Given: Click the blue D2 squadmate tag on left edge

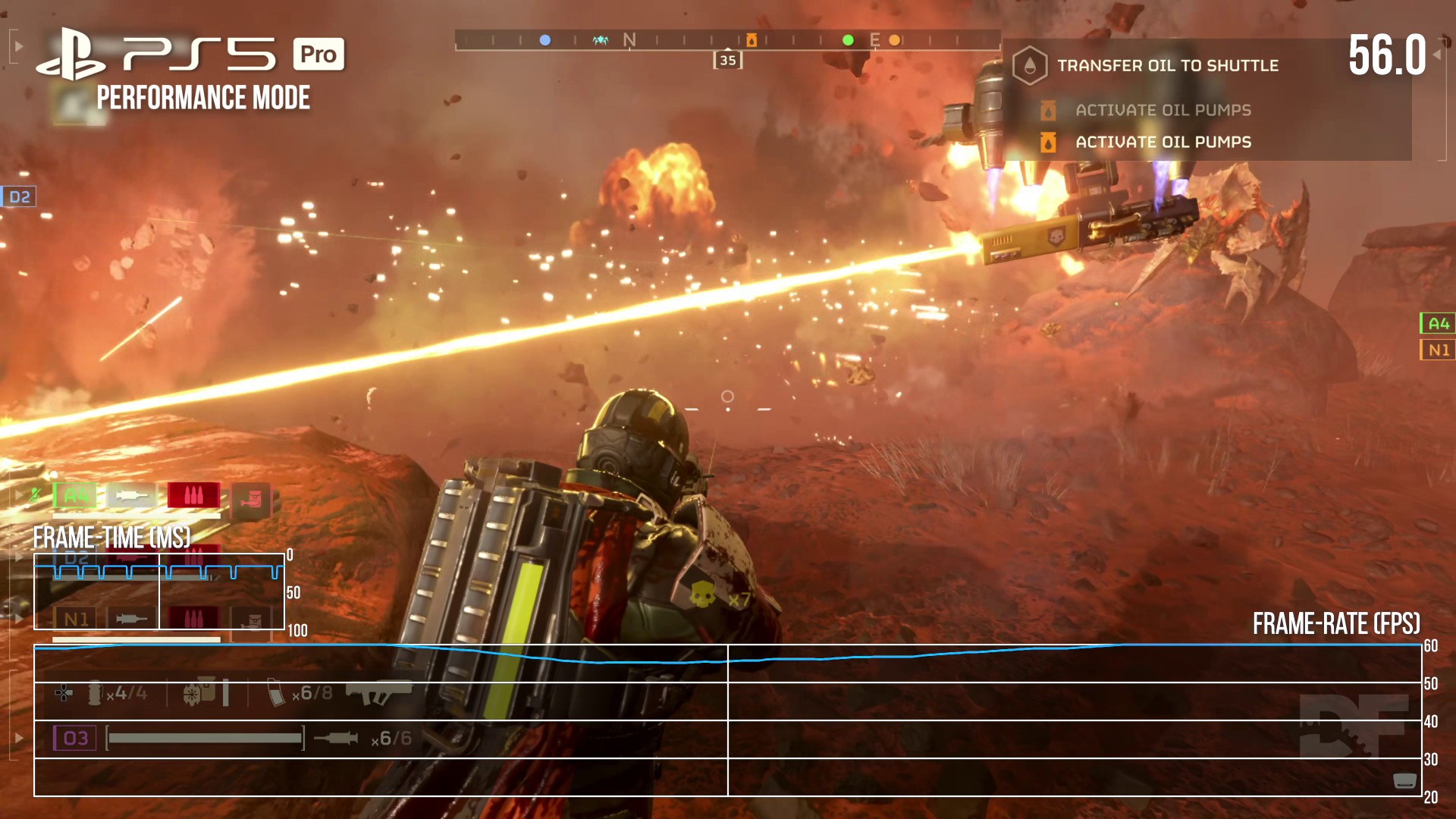Looking at the screenshot, I should tap(19, 197).
